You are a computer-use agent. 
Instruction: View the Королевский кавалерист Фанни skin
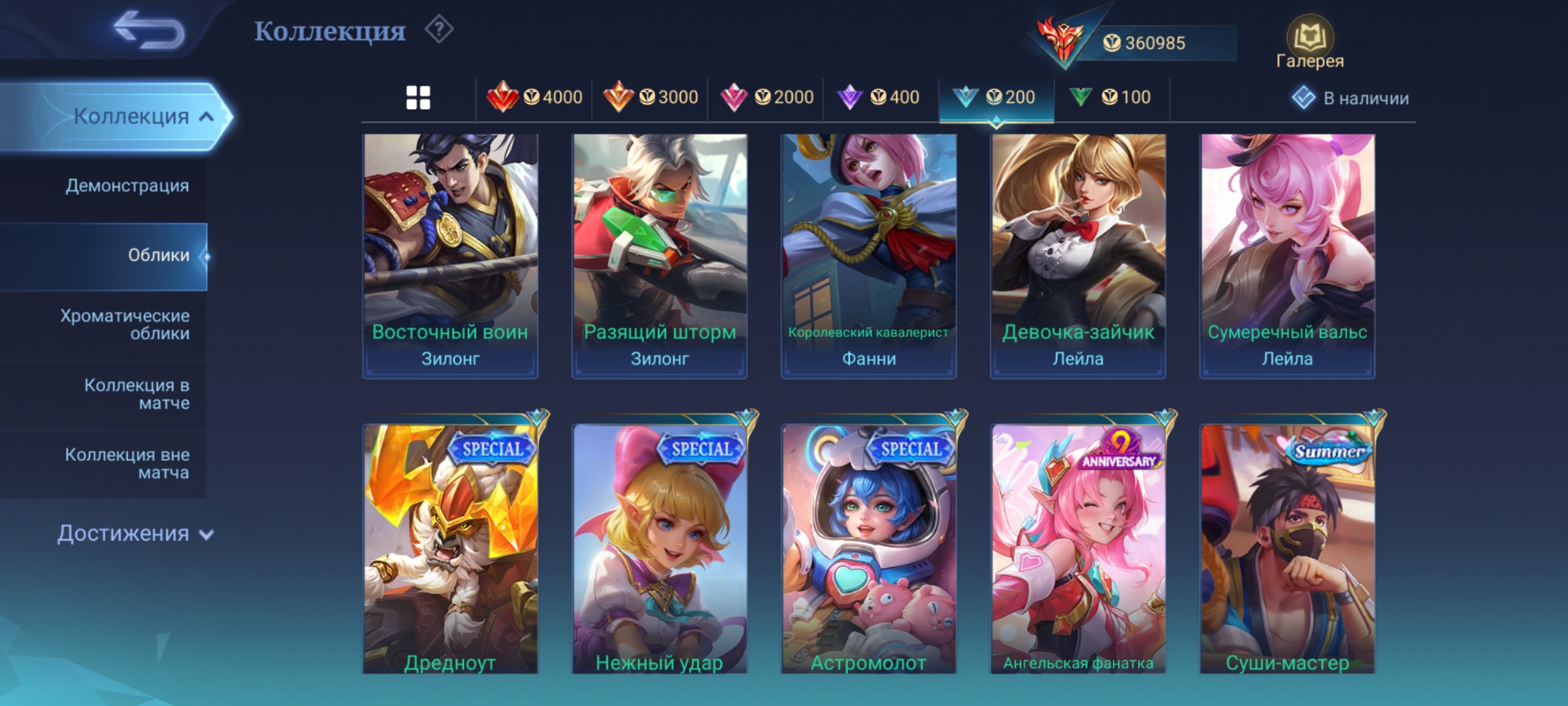click(x=868, y=255)
